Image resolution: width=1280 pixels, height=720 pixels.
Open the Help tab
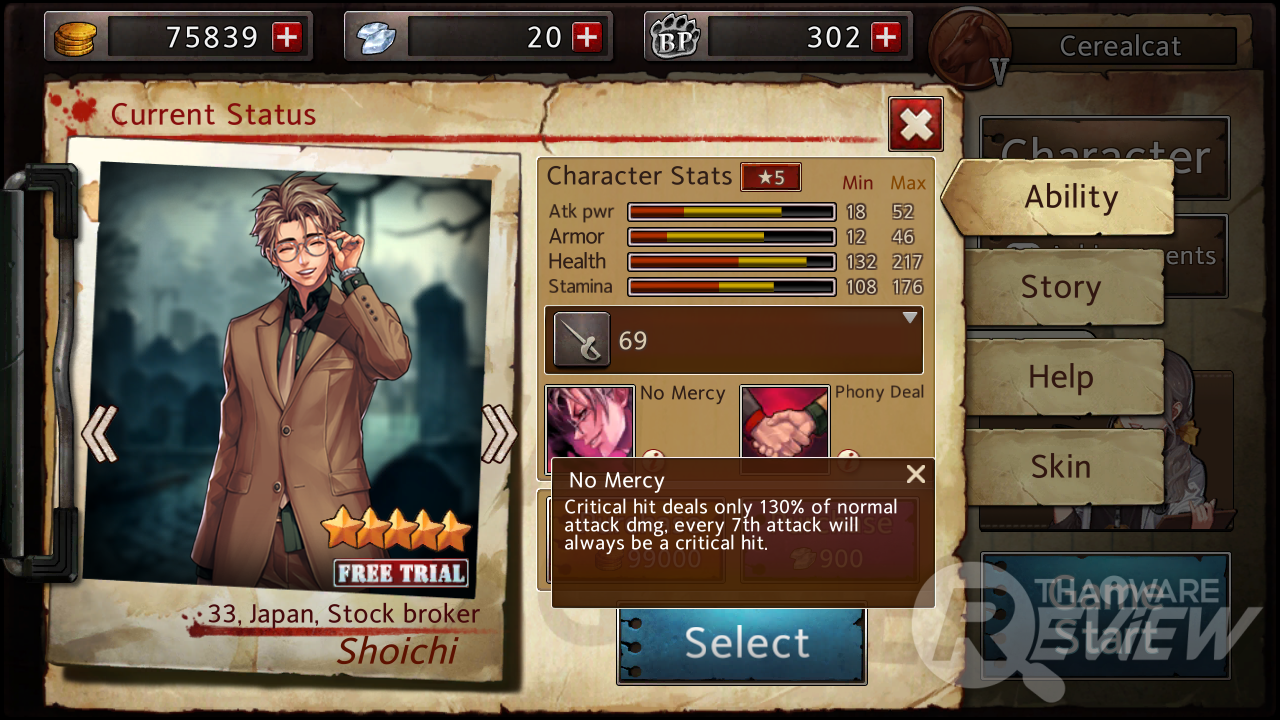click(1061, 378)
